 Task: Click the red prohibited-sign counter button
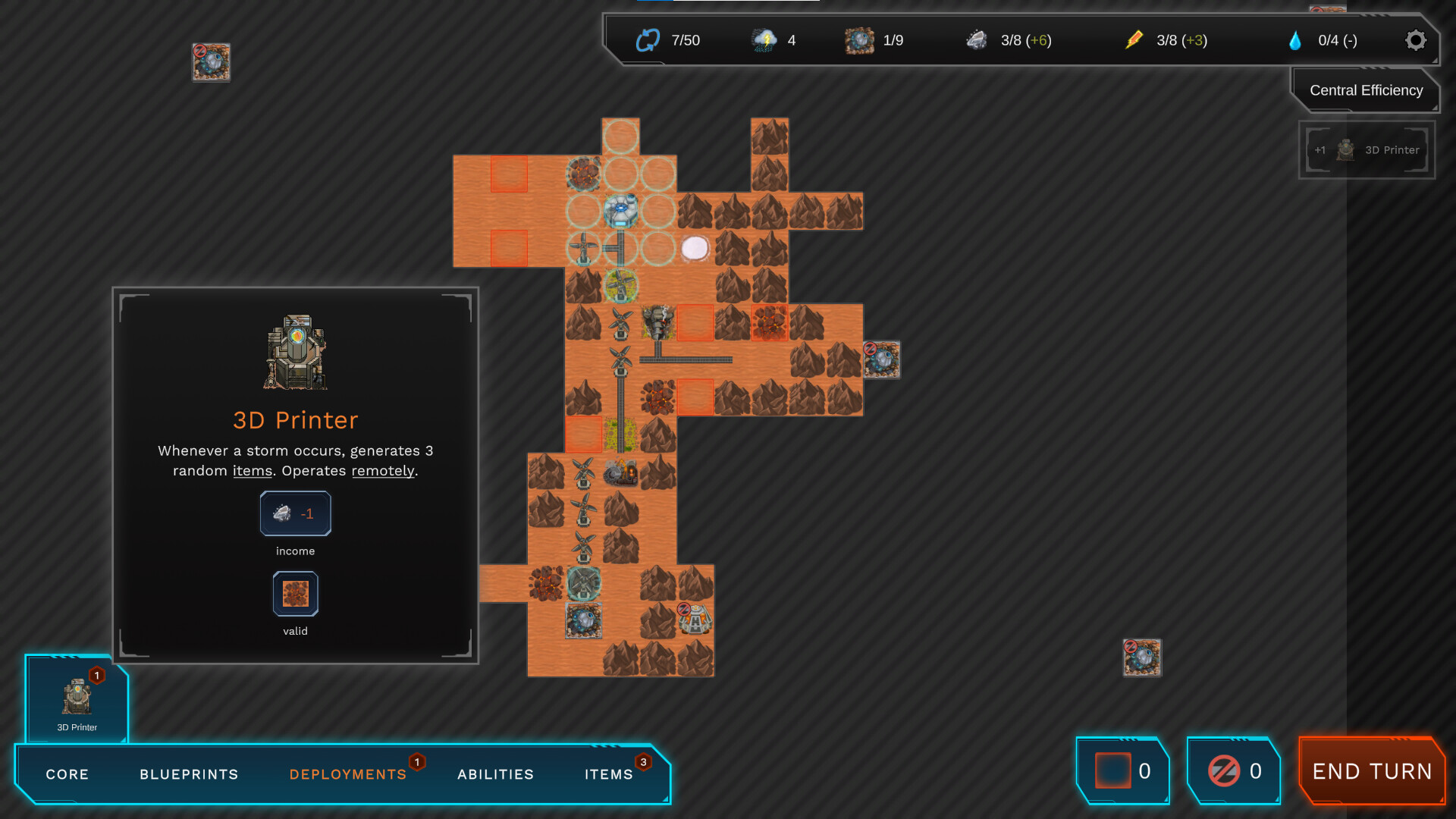coord(1234,771)
